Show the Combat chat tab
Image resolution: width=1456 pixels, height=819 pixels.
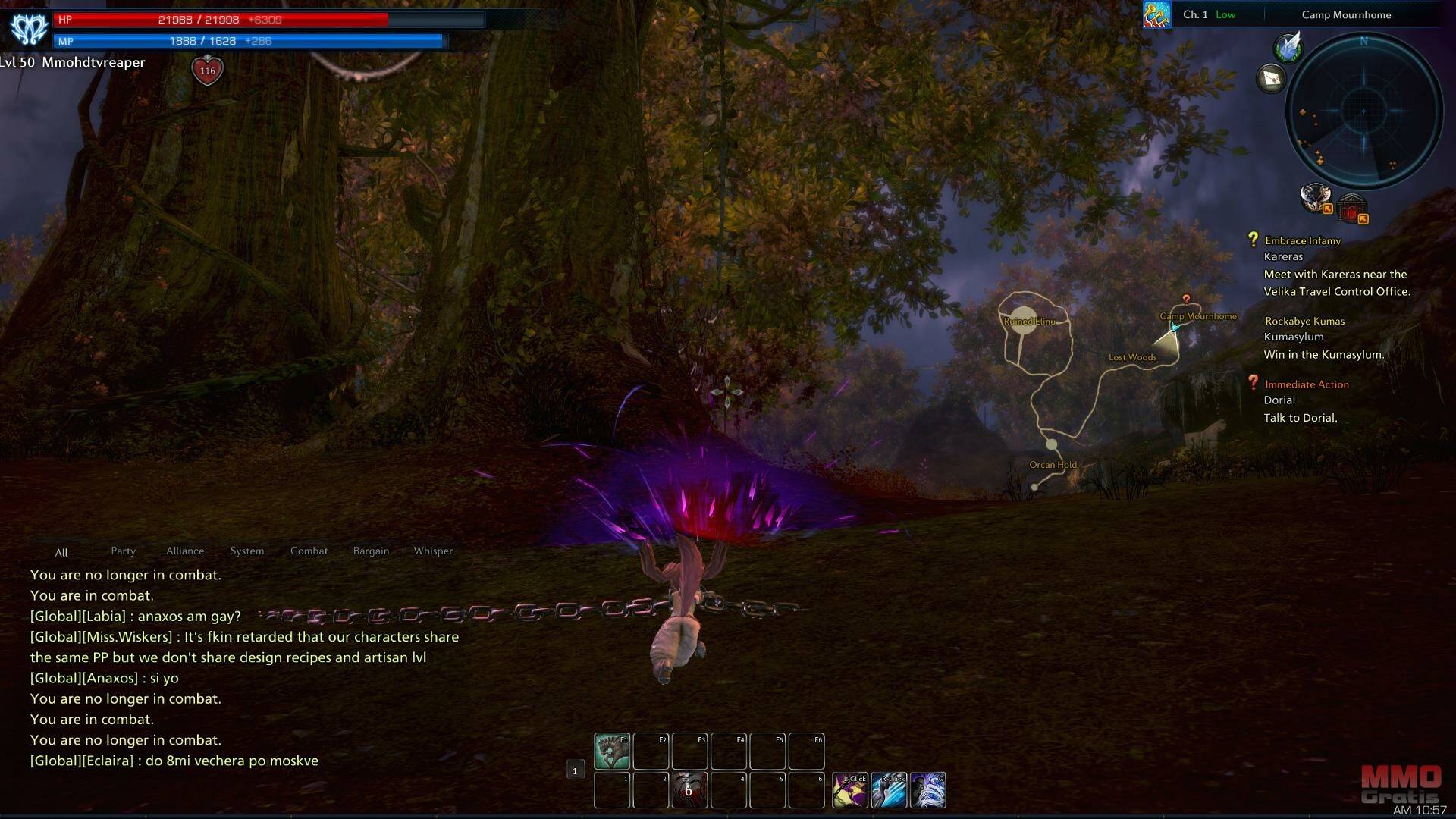coord(309,551)
